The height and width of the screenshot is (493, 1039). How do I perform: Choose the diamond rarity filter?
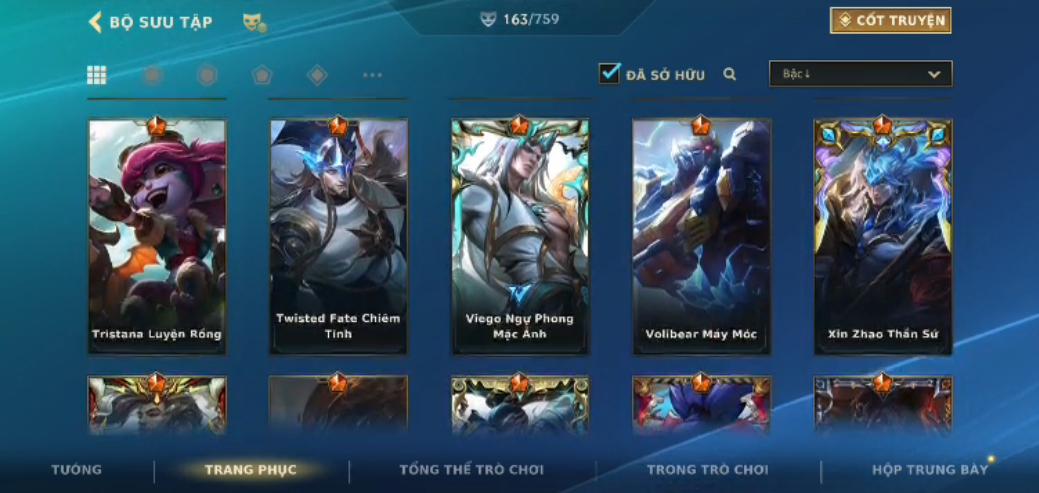tap(317, 75)
